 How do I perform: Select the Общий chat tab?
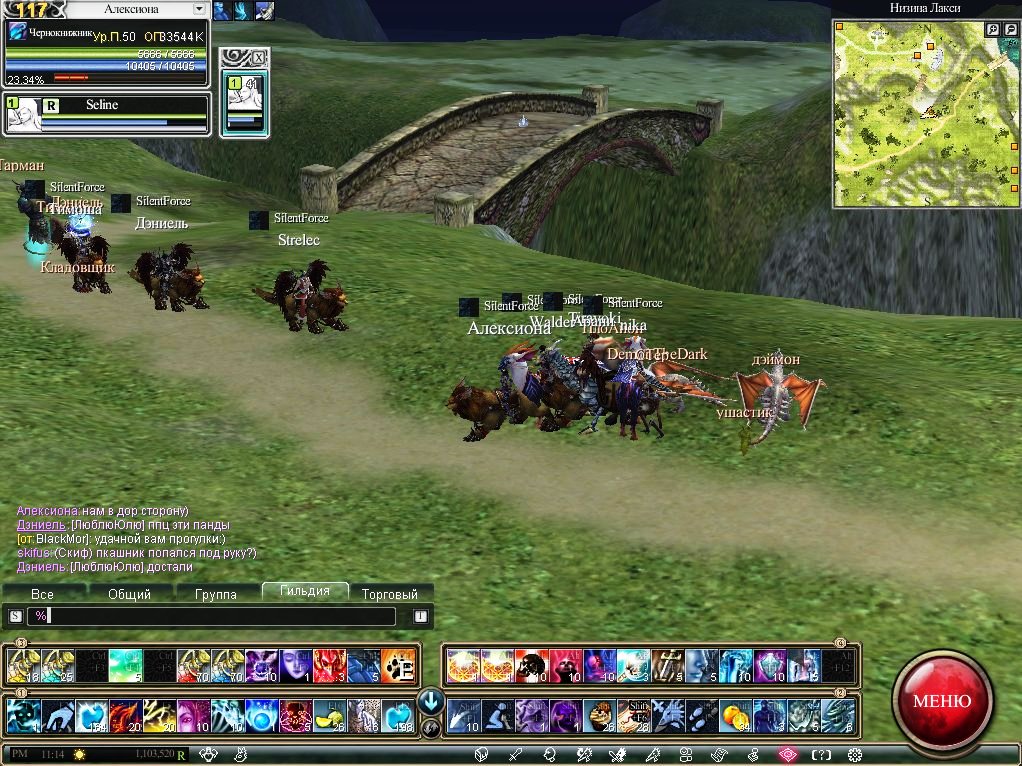[129, 593]
